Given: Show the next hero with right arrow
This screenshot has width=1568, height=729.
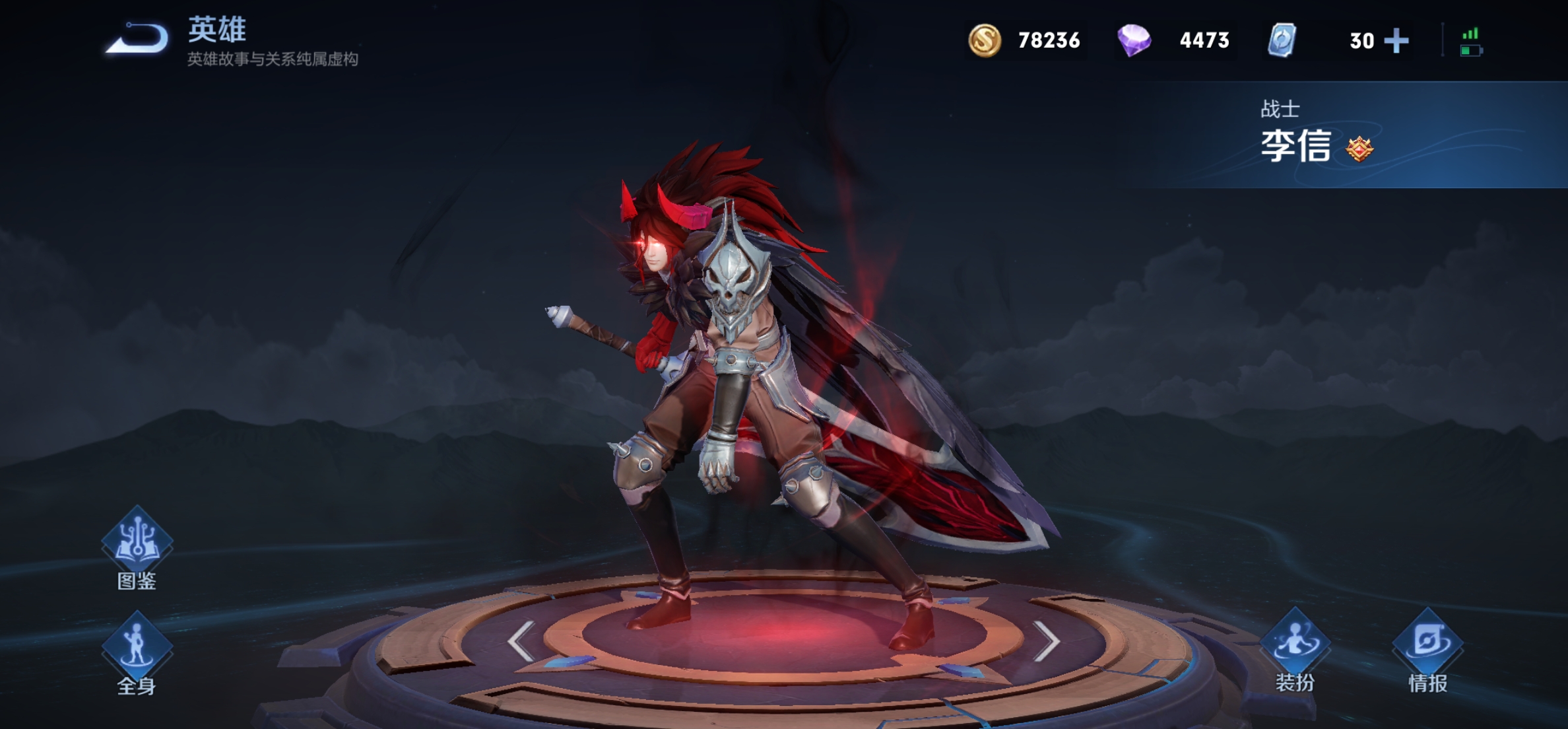Looking at the screenshot, I should click(1046, 641).
